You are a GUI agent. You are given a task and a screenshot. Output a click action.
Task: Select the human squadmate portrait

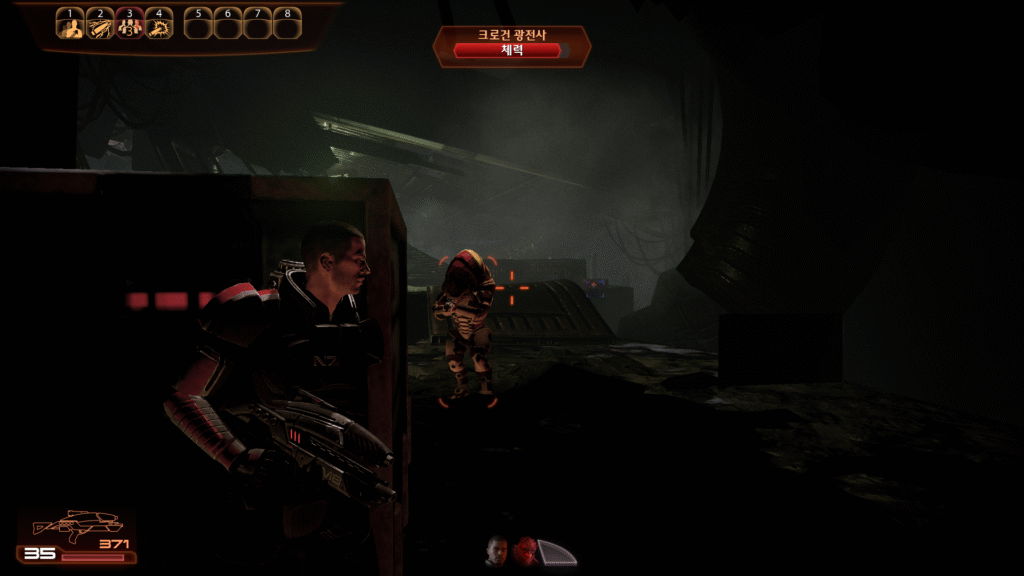(497, 550)
